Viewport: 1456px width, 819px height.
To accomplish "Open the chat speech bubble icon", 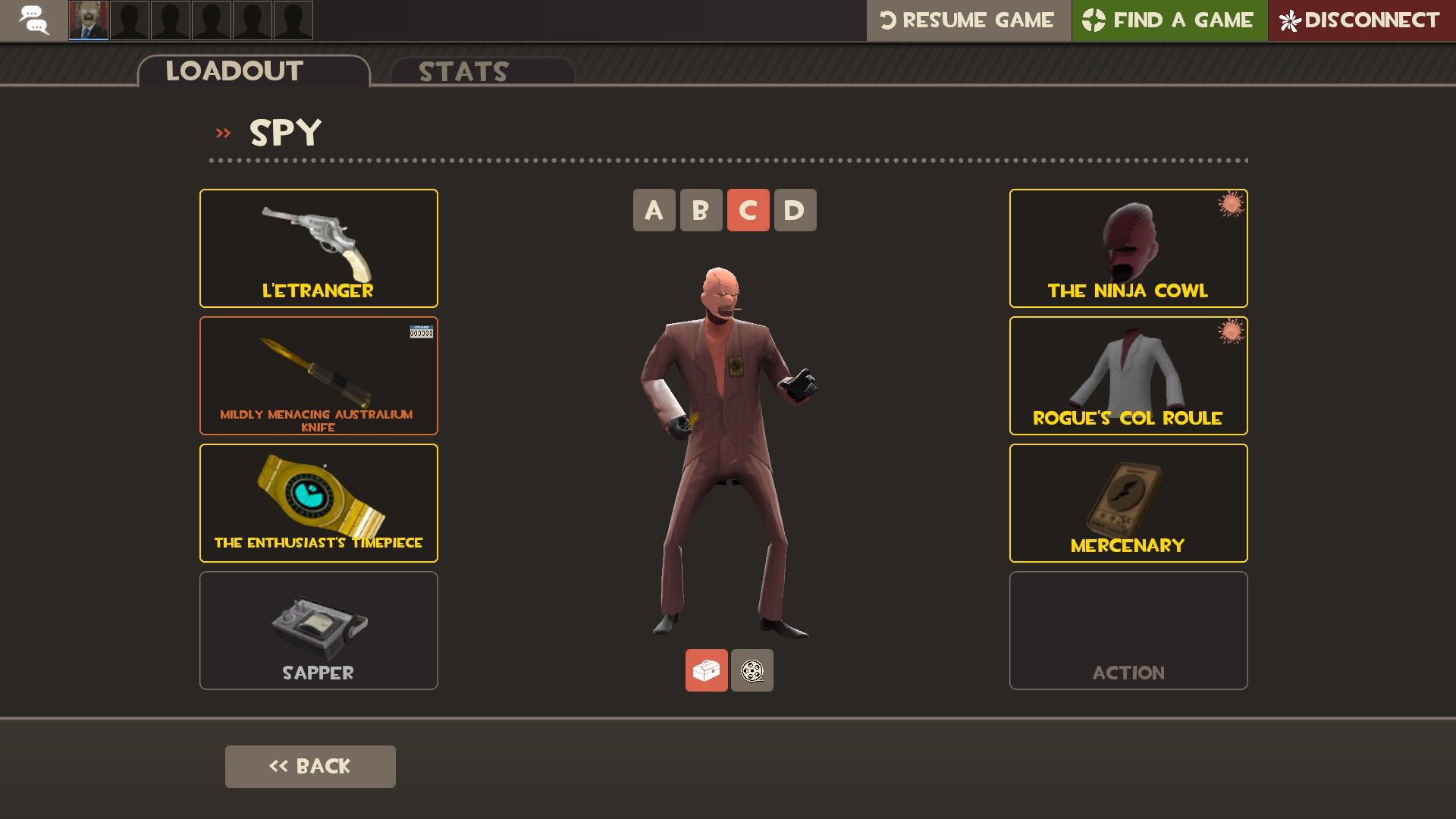I will [x=33, y=20].
